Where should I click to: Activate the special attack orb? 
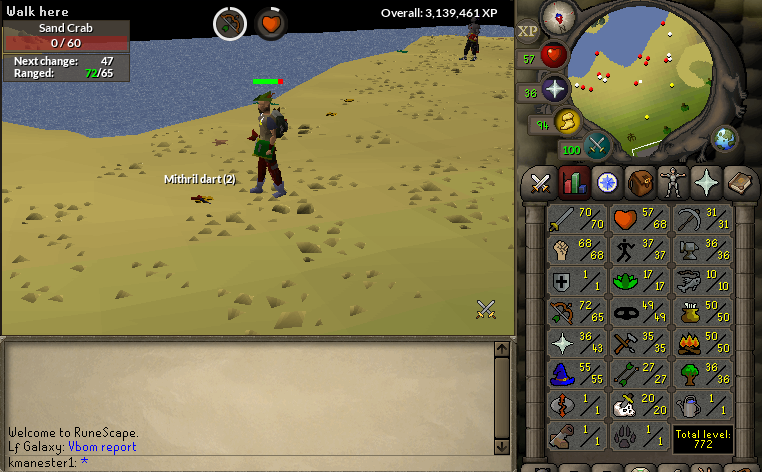tap(598, 146)
